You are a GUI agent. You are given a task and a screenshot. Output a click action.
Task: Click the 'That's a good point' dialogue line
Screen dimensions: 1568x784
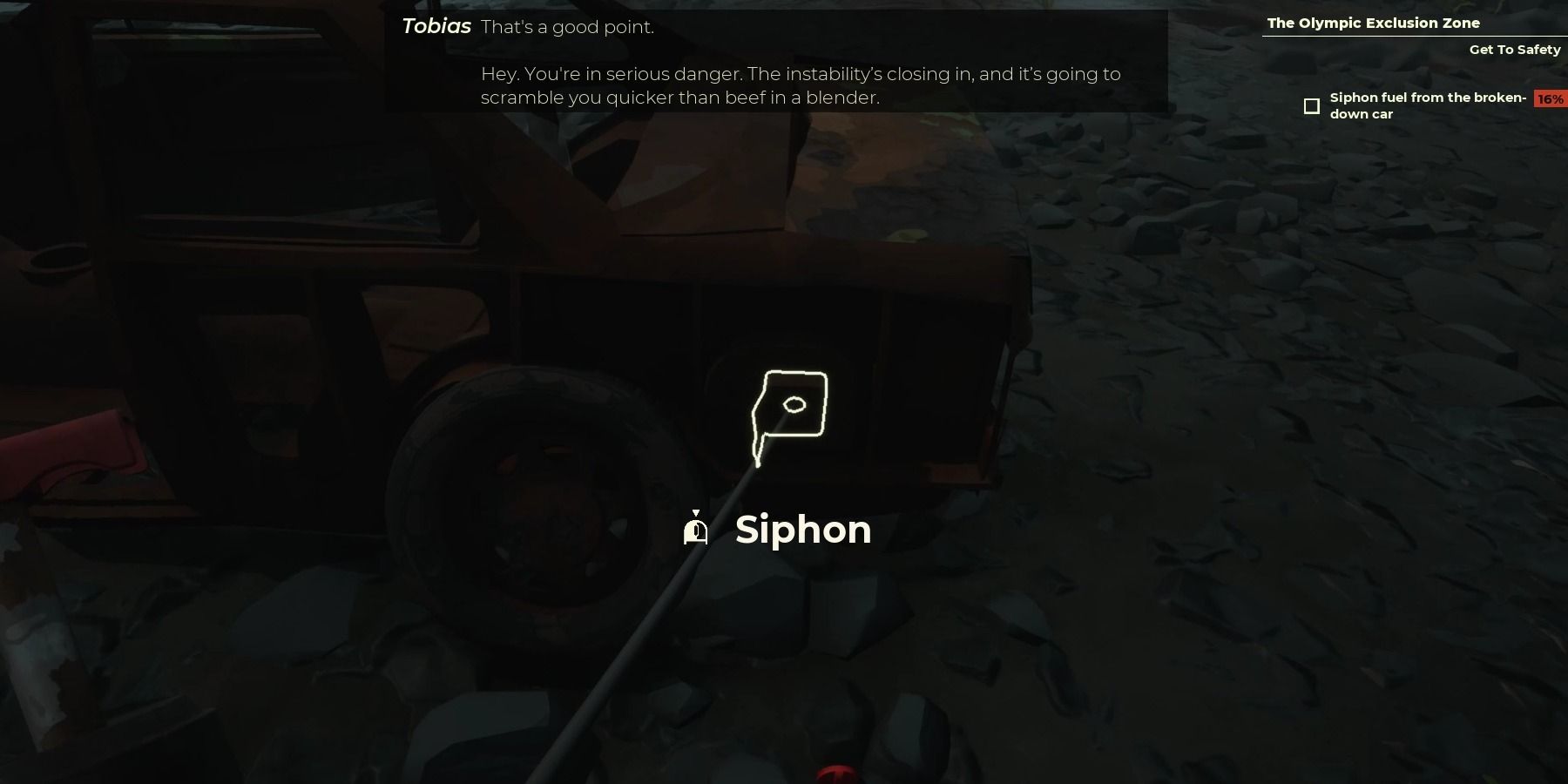572,26
